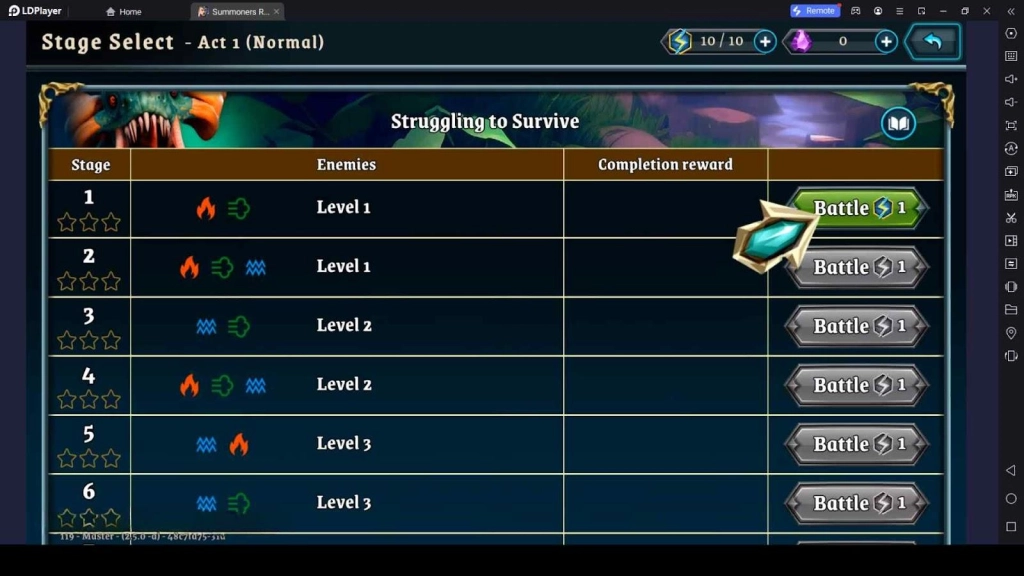
Task: Click the Stage 2 Battle button
Action: (858, 267)
